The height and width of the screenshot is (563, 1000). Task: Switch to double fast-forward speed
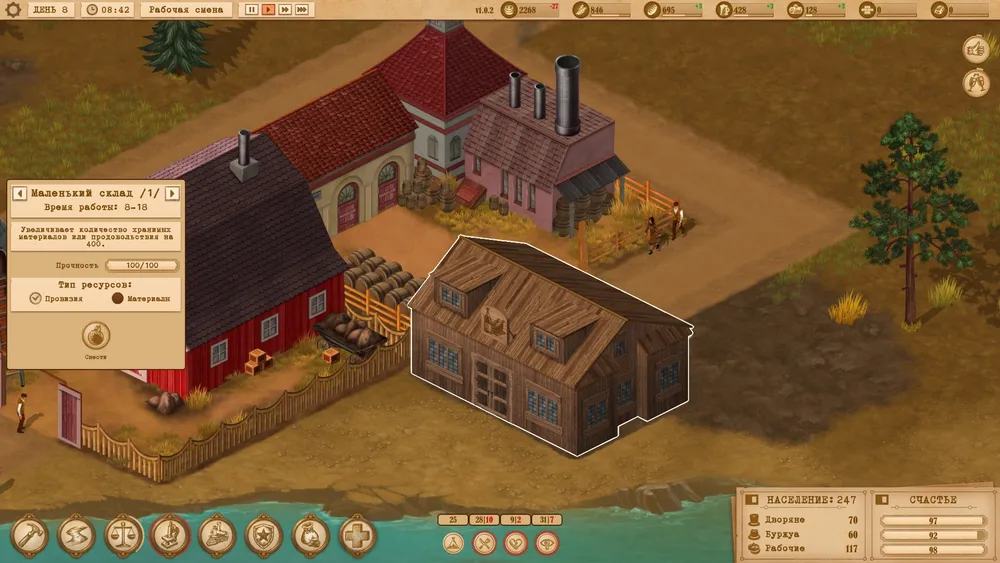[285, 10]
